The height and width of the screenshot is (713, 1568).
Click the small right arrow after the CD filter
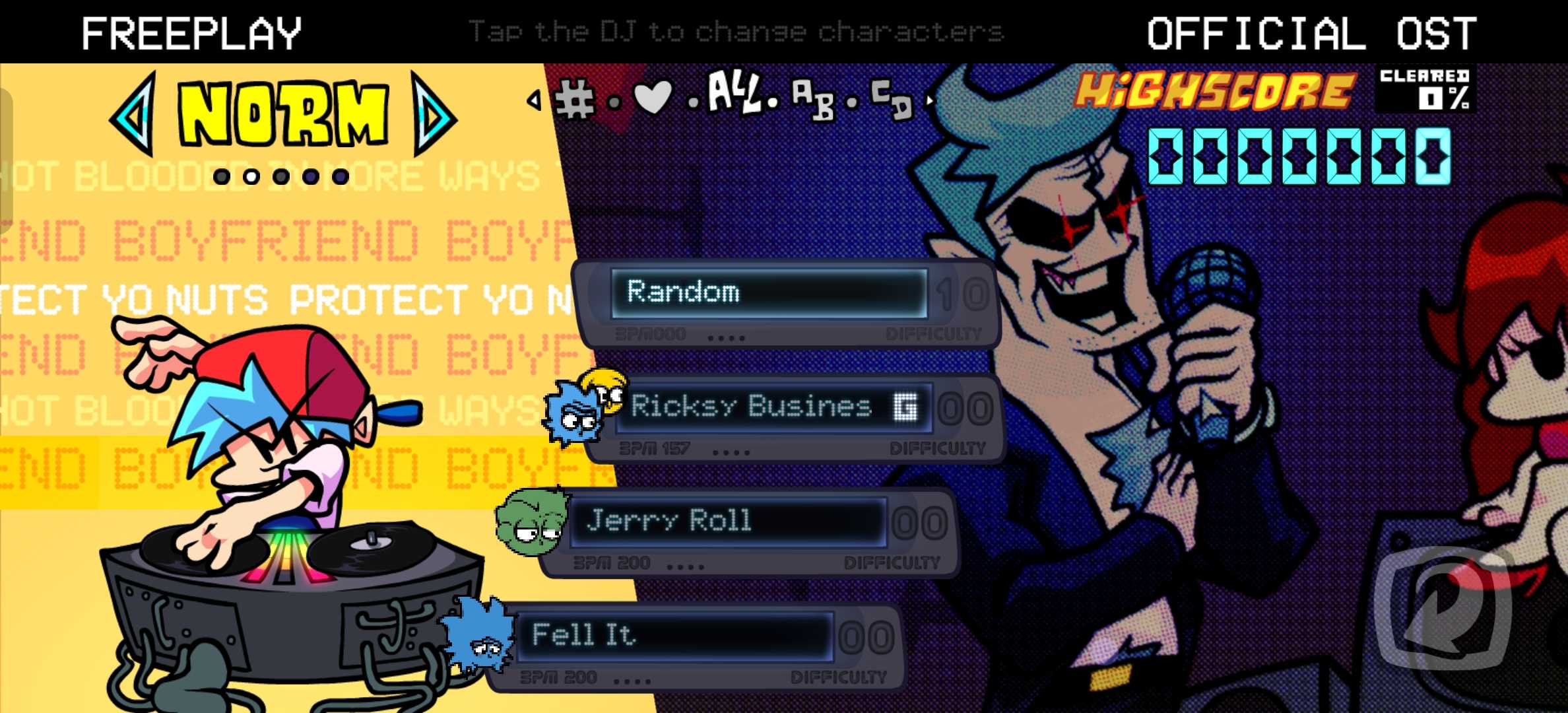pyautogui.click(x=930, y=100)
